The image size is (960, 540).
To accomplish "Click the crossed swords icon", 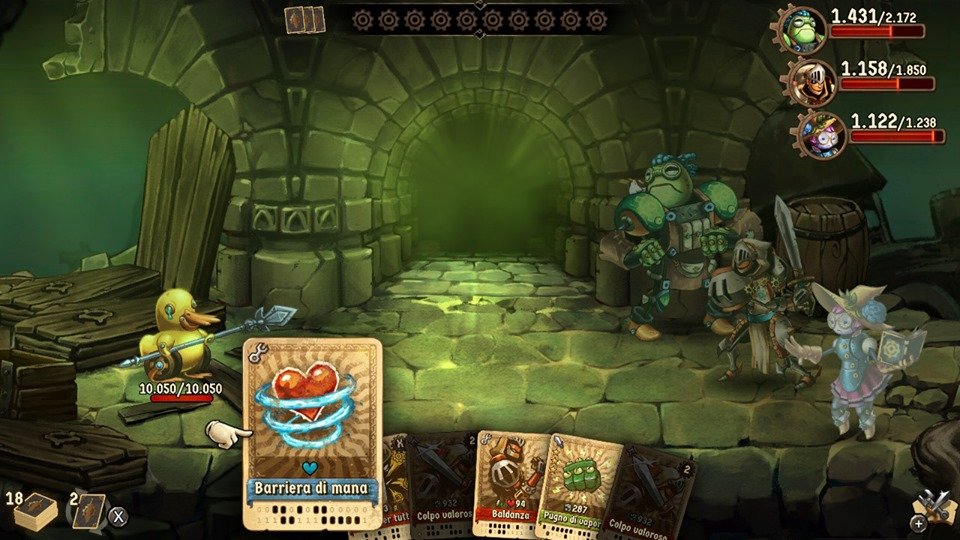I will click(x=934, y=506).
